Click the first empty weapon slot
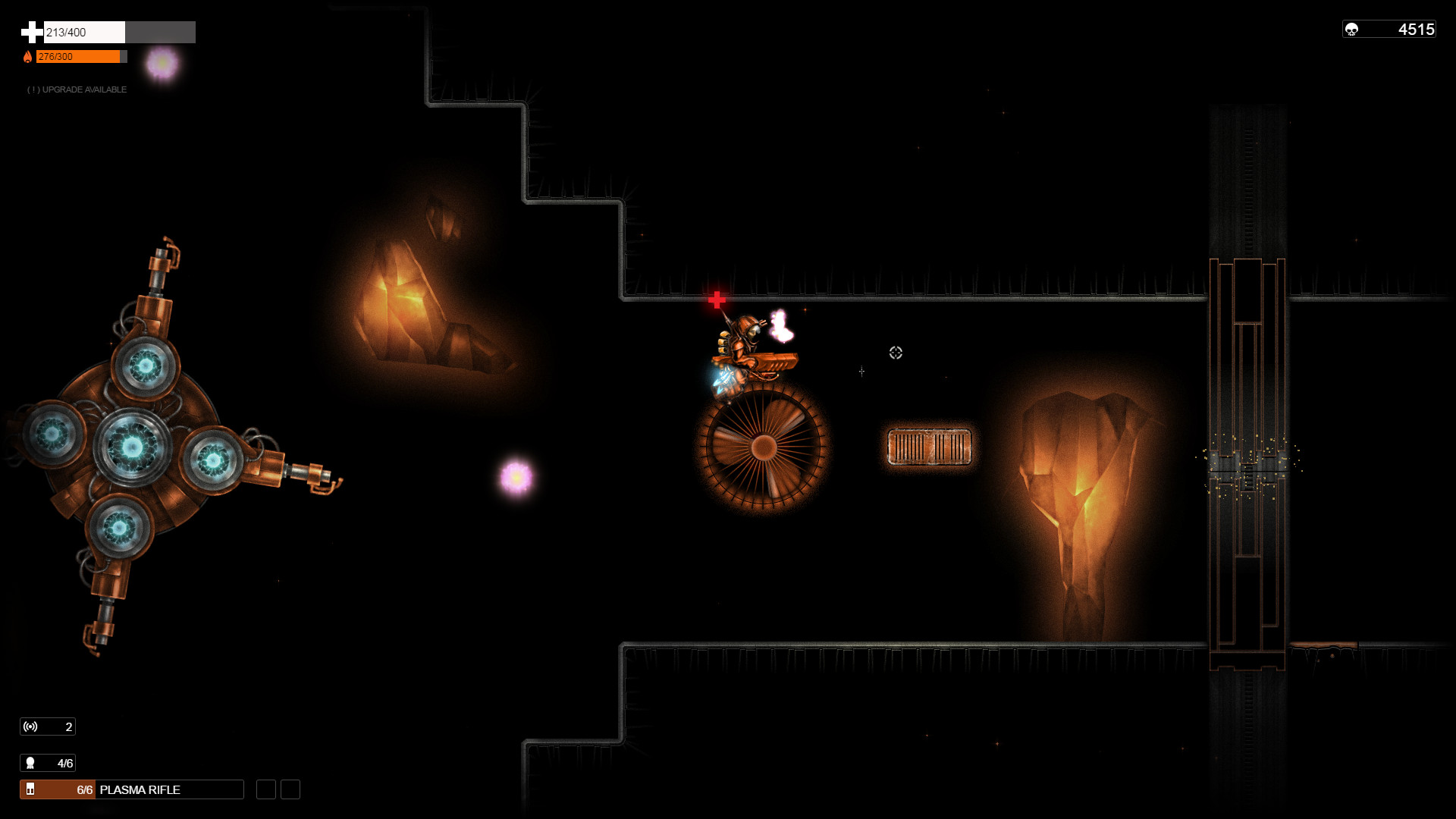 [x=265, y=789]
